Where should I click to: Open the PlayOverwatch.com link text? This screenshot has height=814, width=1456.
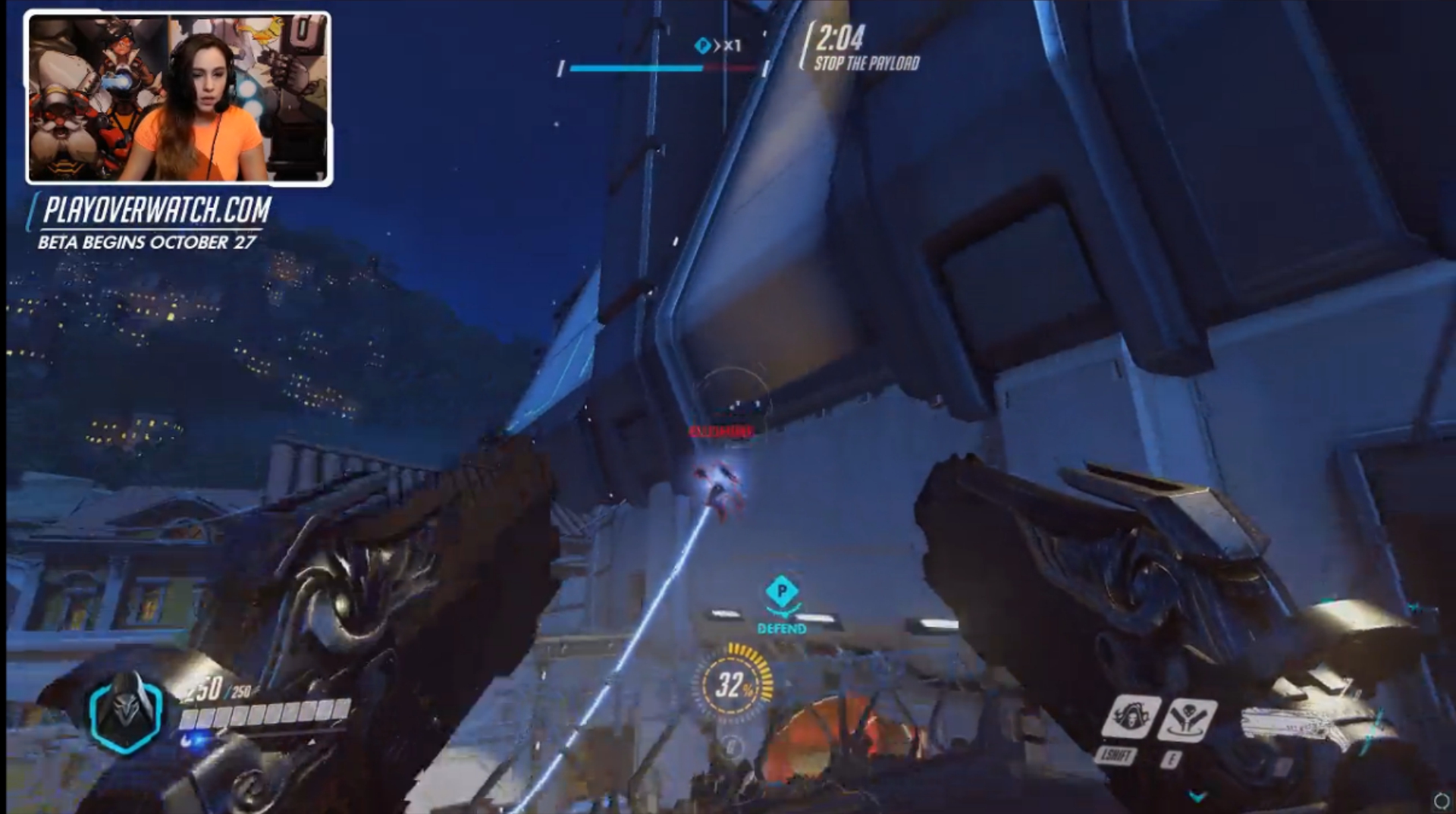[156, 210]
